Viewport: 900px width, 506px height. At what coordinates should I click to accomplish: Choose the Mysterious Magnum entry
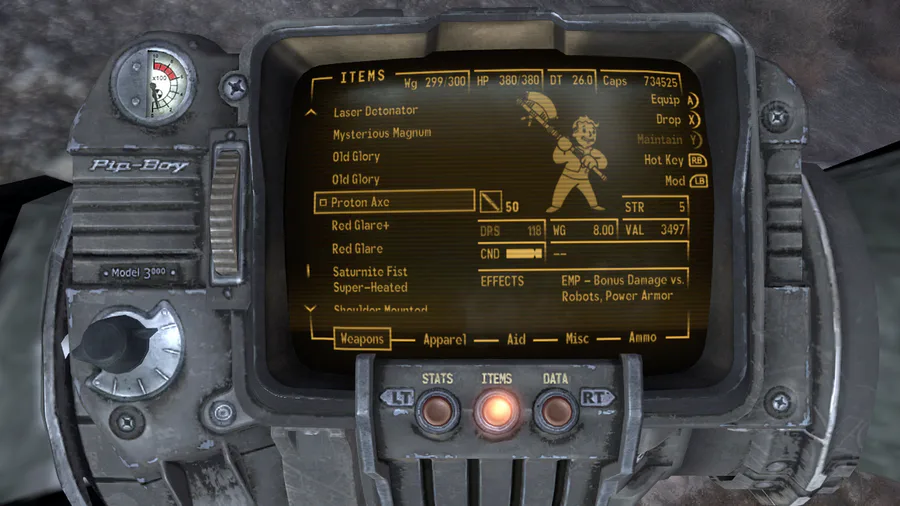(x=382, y=133)
